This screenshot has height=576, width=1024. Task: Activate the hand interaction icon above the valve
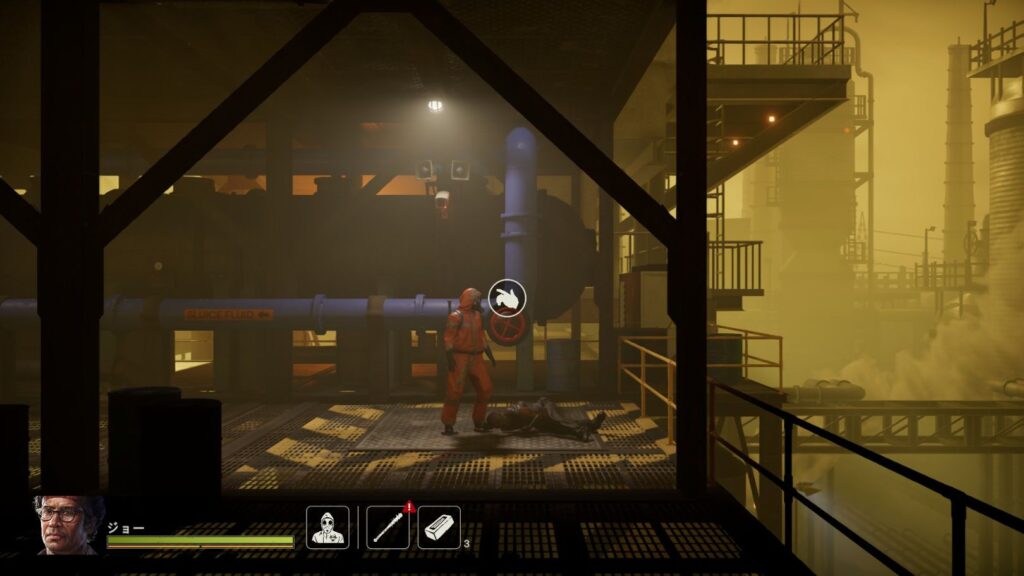(508, 297)
